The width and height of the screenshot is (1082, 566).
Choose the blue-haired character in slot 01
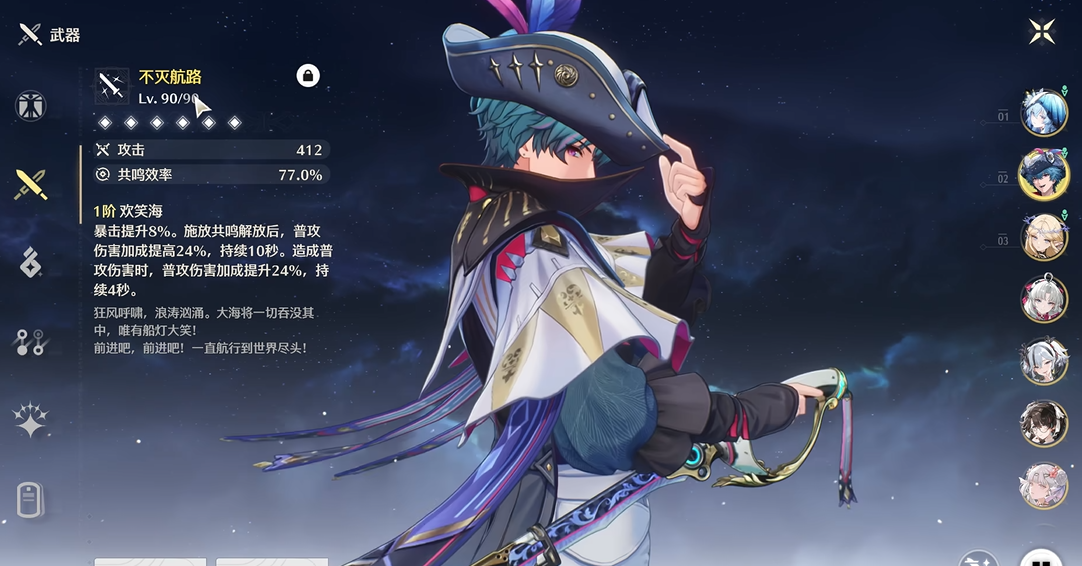pos(1043,112)
